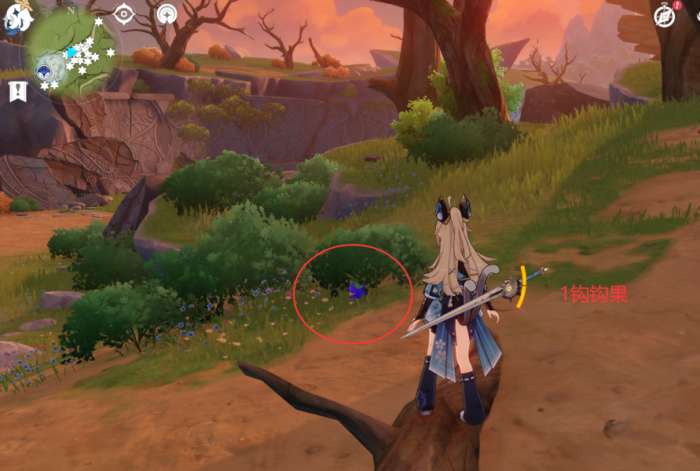The image size is (700, 471).
Task: Click the circular icon right of the eye
Action: [167, 14]
